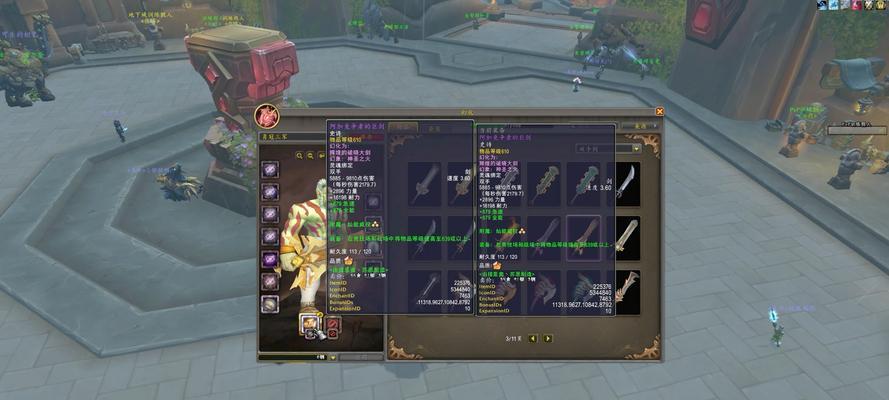Pick the bone-hilted sword appearance
The width and height of the screenshot is (889, 400).
(627, 290)
